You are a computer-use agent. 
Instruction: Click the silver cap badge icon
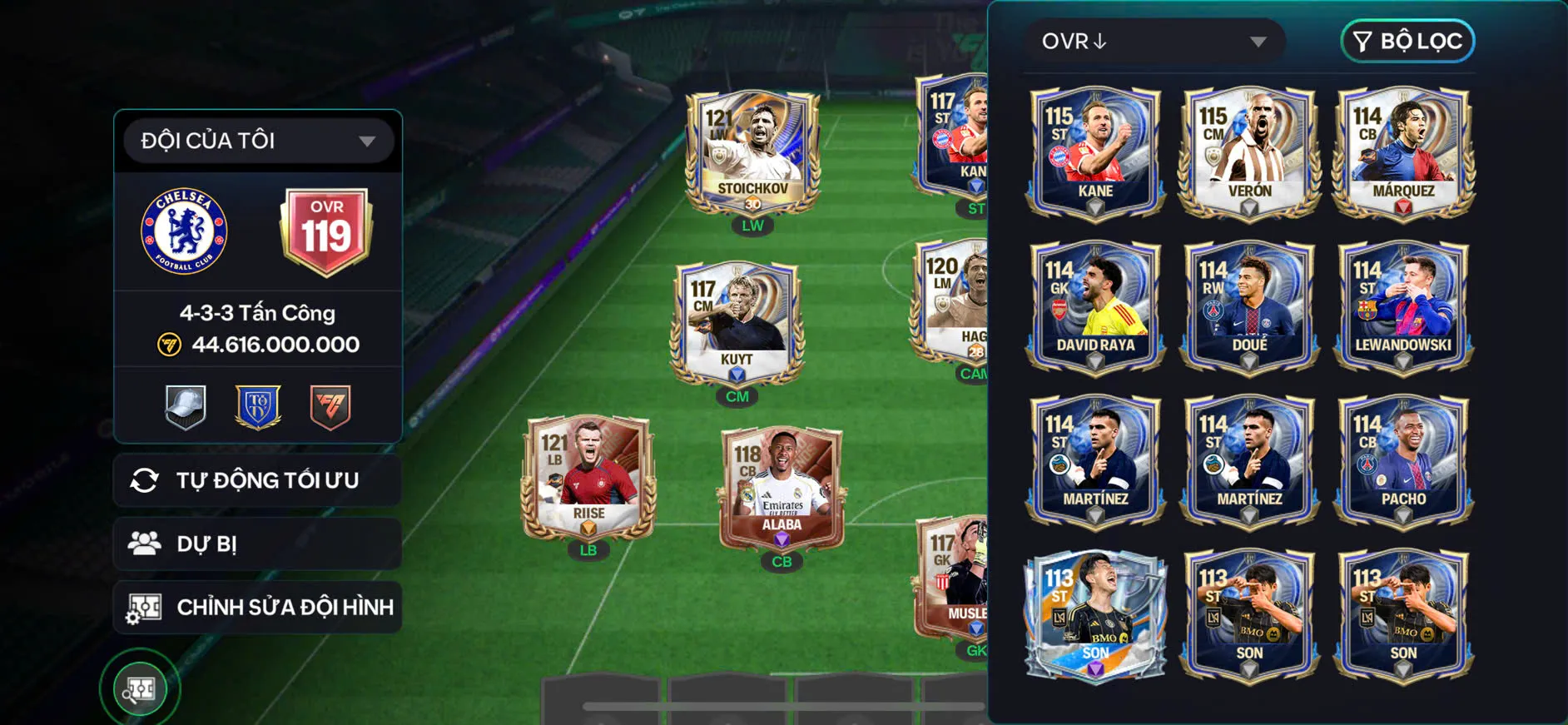185,406
